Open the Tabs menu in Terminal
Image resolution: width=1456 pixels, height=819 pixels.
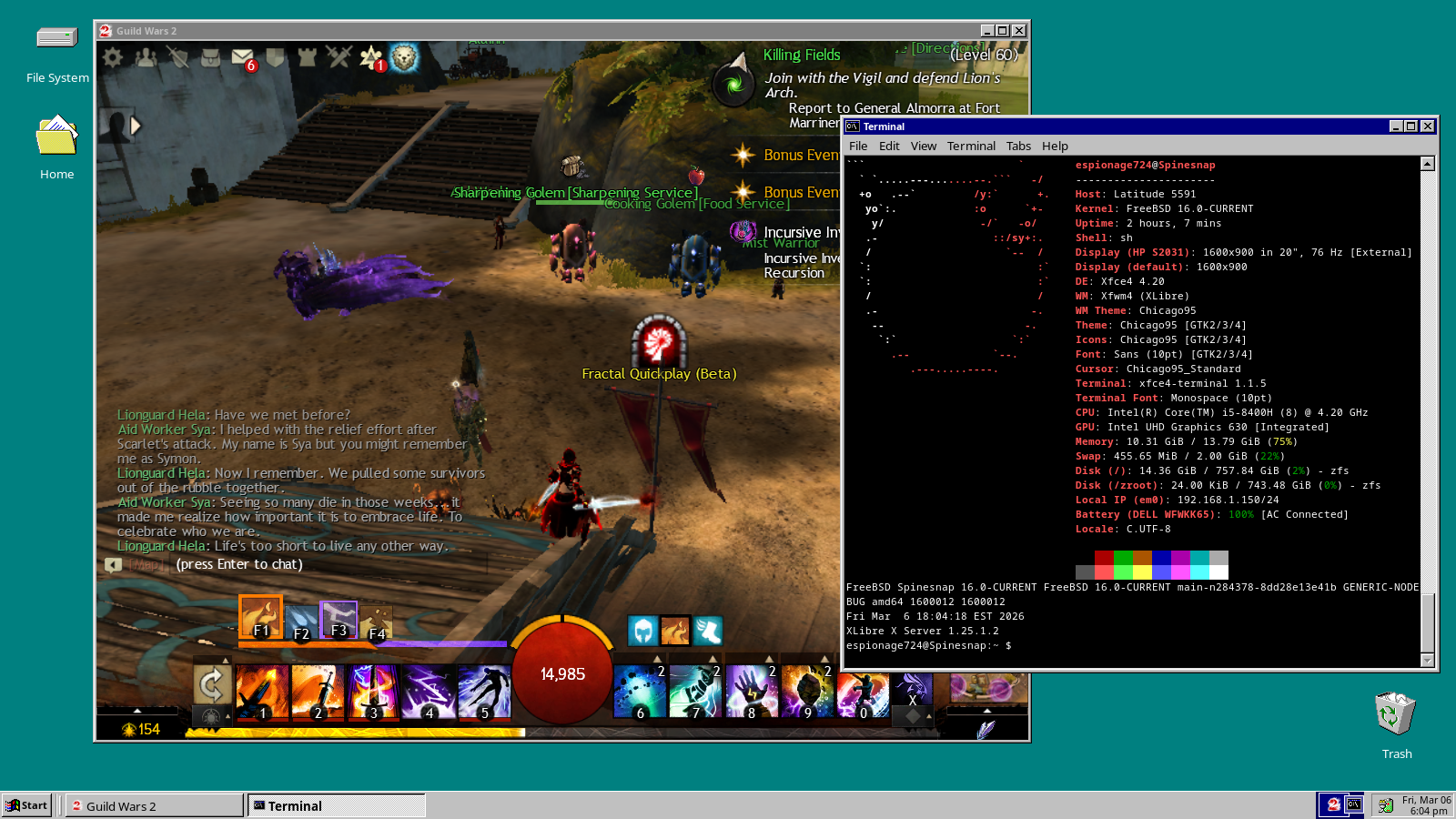click(x=1018, y=146)
